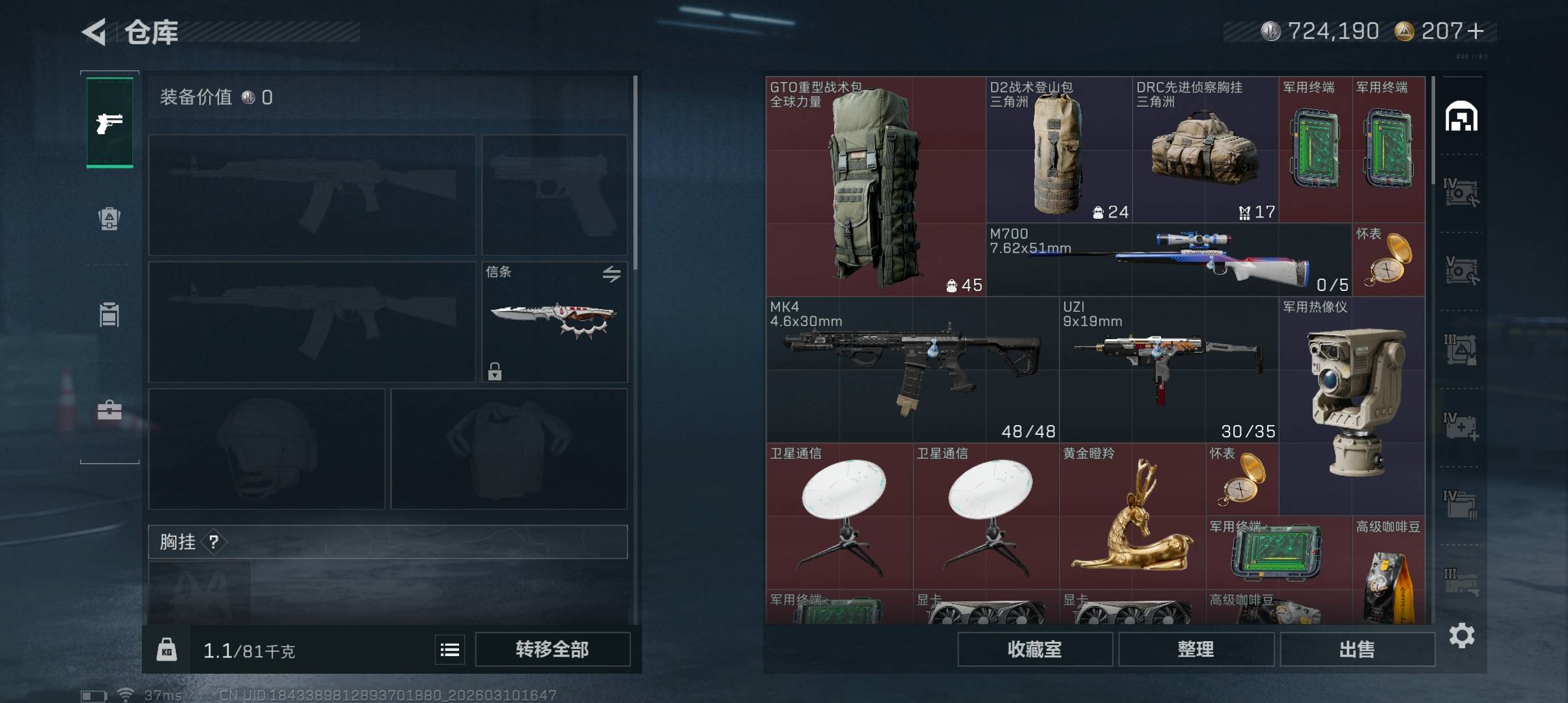Screen dimensions: 1568x703
Task: Click the 军用热像仪 thermal imager item
Action: 1352,404
